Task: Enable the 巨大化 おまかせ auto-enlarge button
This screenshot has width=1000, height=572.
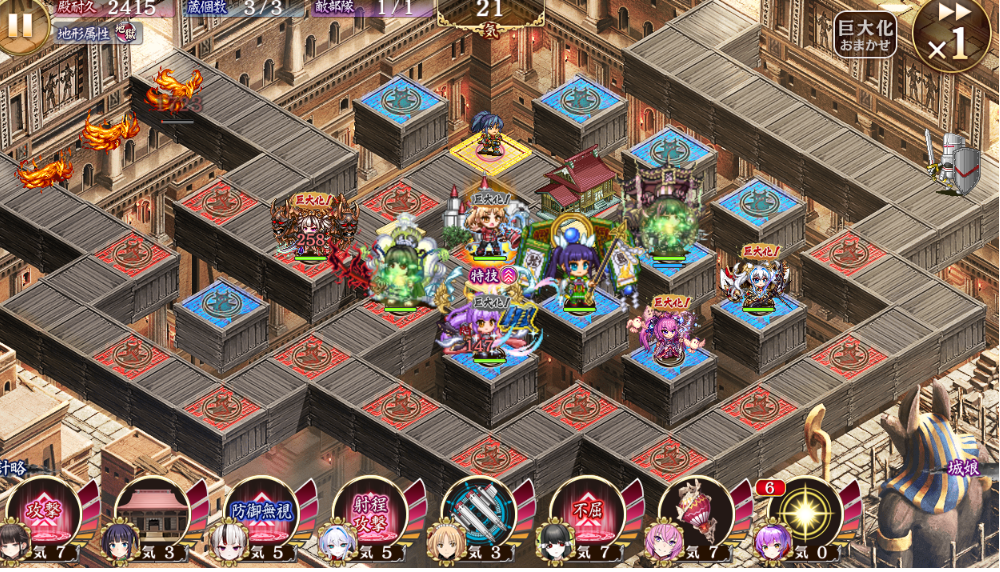Action: 865,34
